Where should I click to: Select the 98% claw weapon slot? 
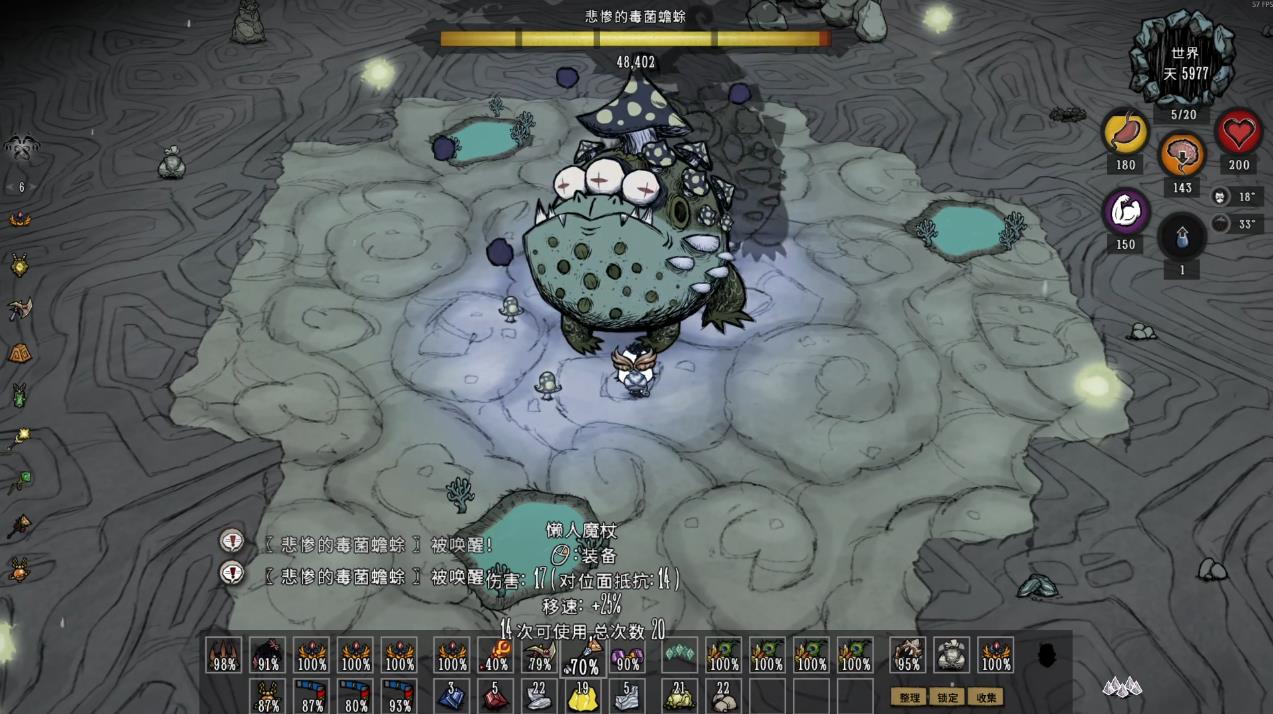pos(224,655)
